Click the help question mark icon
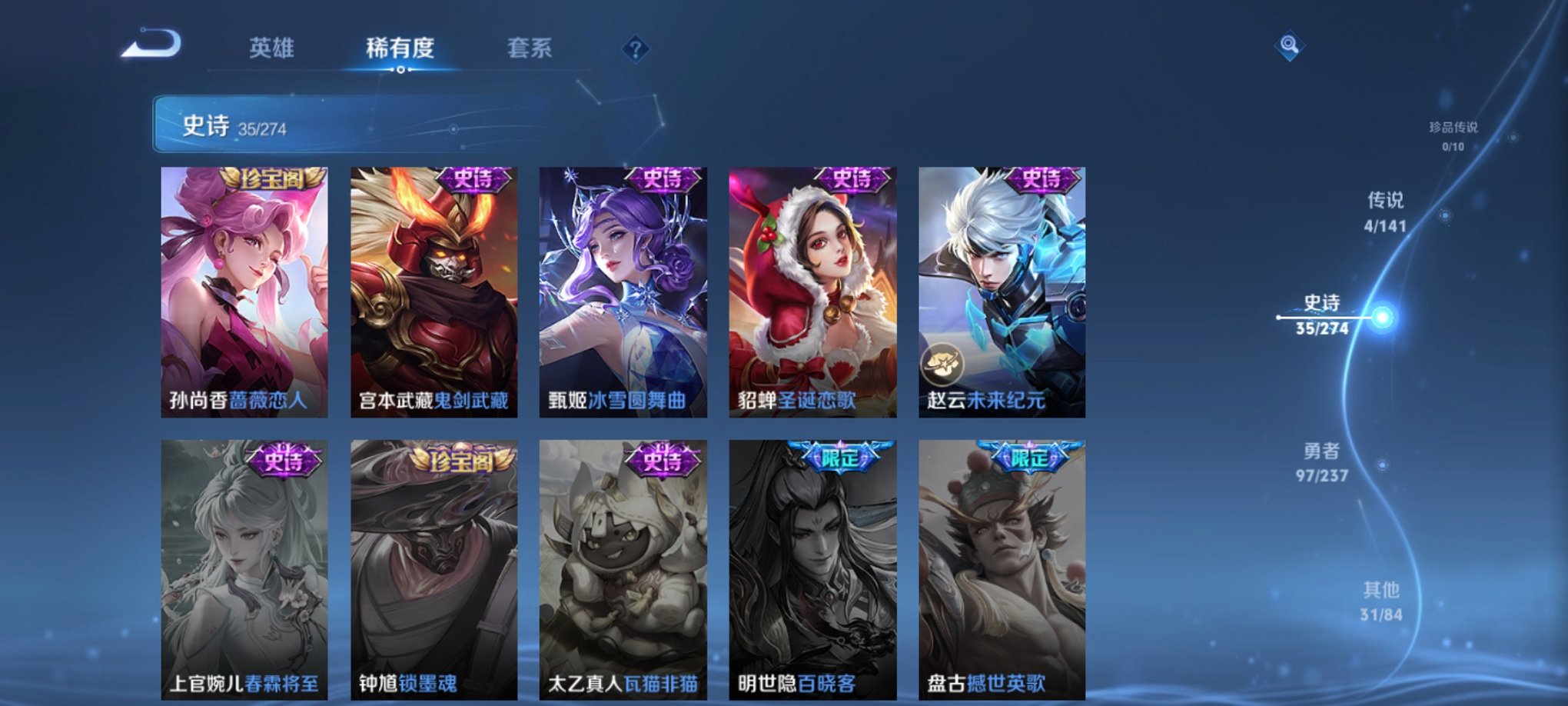This screenshot has height=706, width=1568. 634,49
